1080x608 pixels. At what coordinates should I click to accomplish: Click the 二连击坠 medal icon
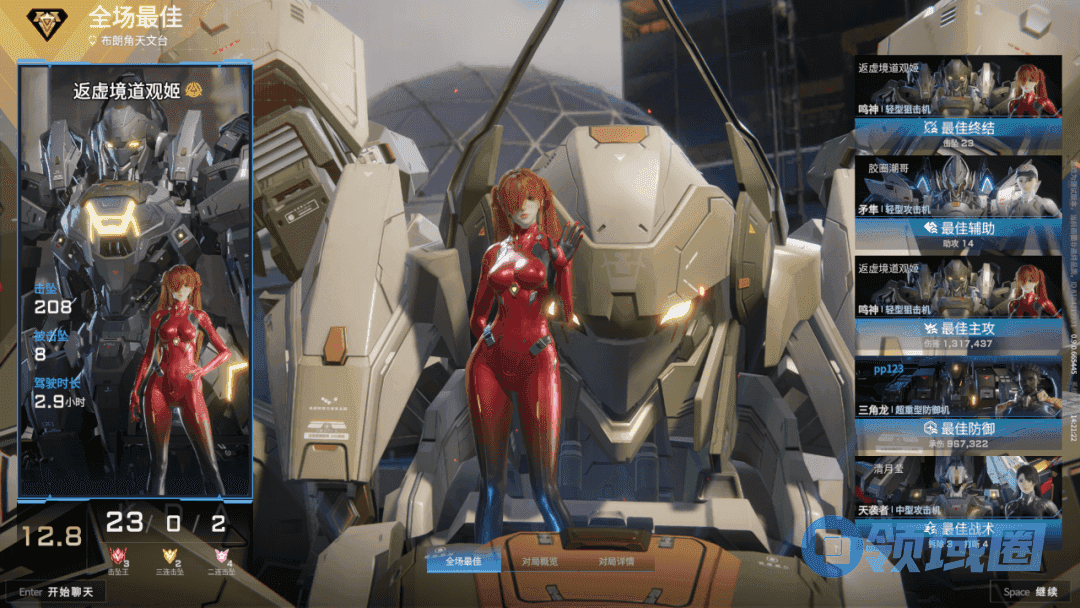(223, 557)
